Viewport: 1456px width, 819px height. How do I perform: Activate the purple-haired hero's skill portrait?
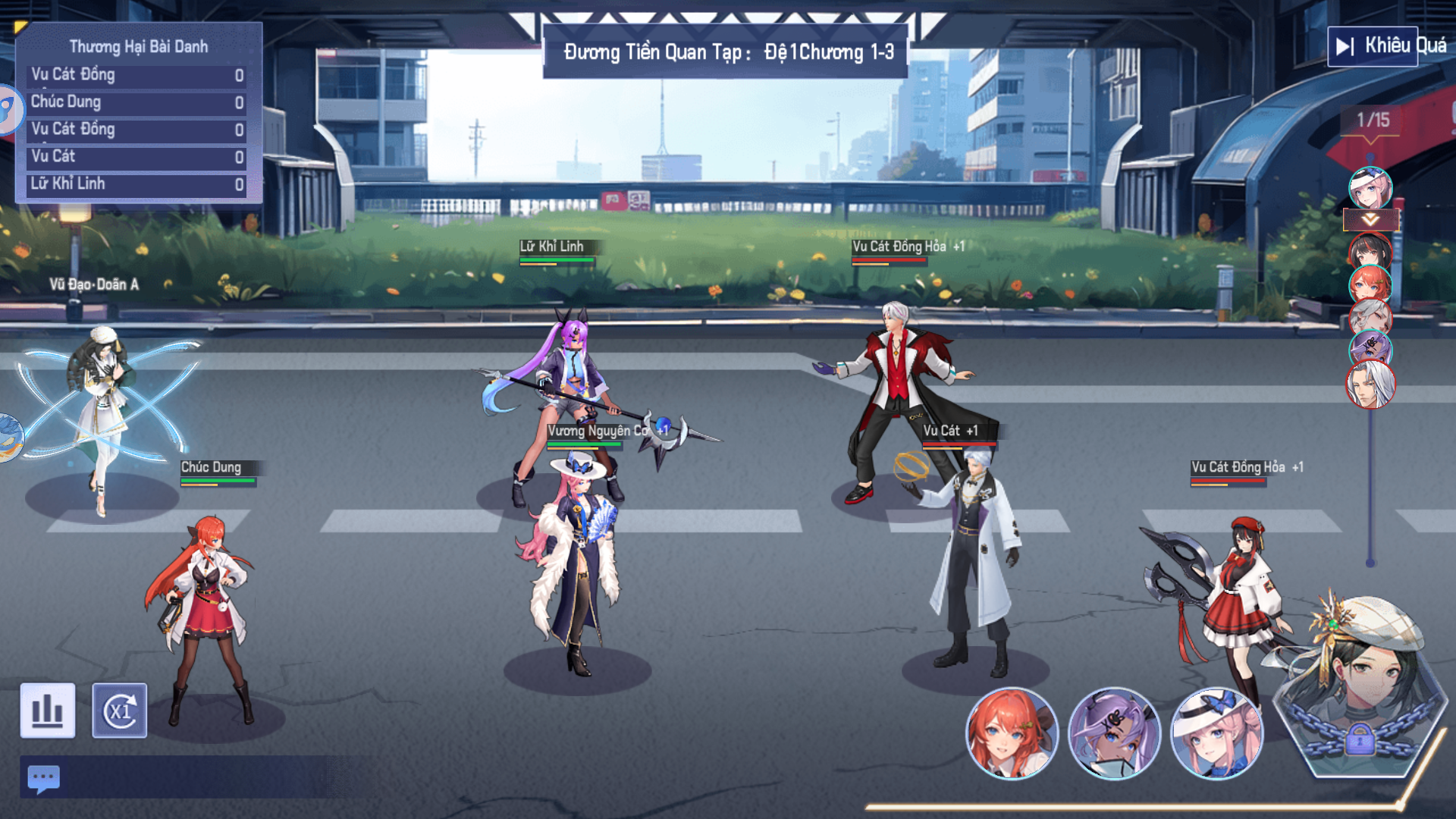[x=1113, y=733]
